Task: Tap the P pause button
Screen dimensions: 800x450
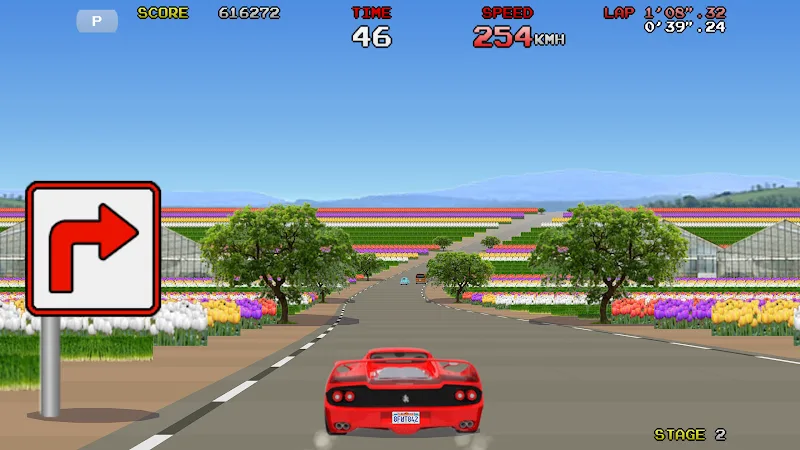Action: tap(97, 20)
